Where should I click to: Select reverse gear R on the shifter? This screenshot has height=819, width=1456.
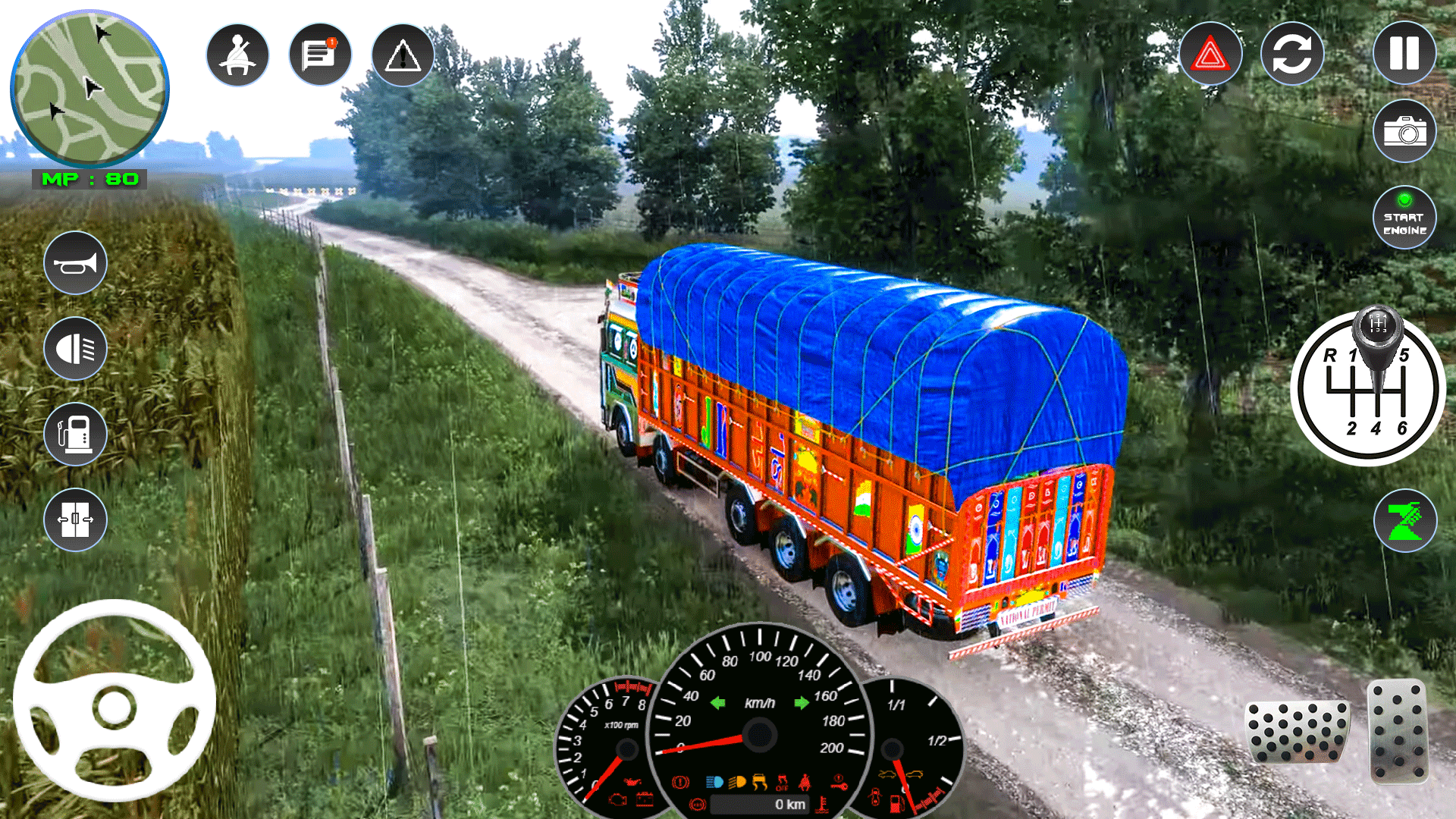(x=1329, y=353)
